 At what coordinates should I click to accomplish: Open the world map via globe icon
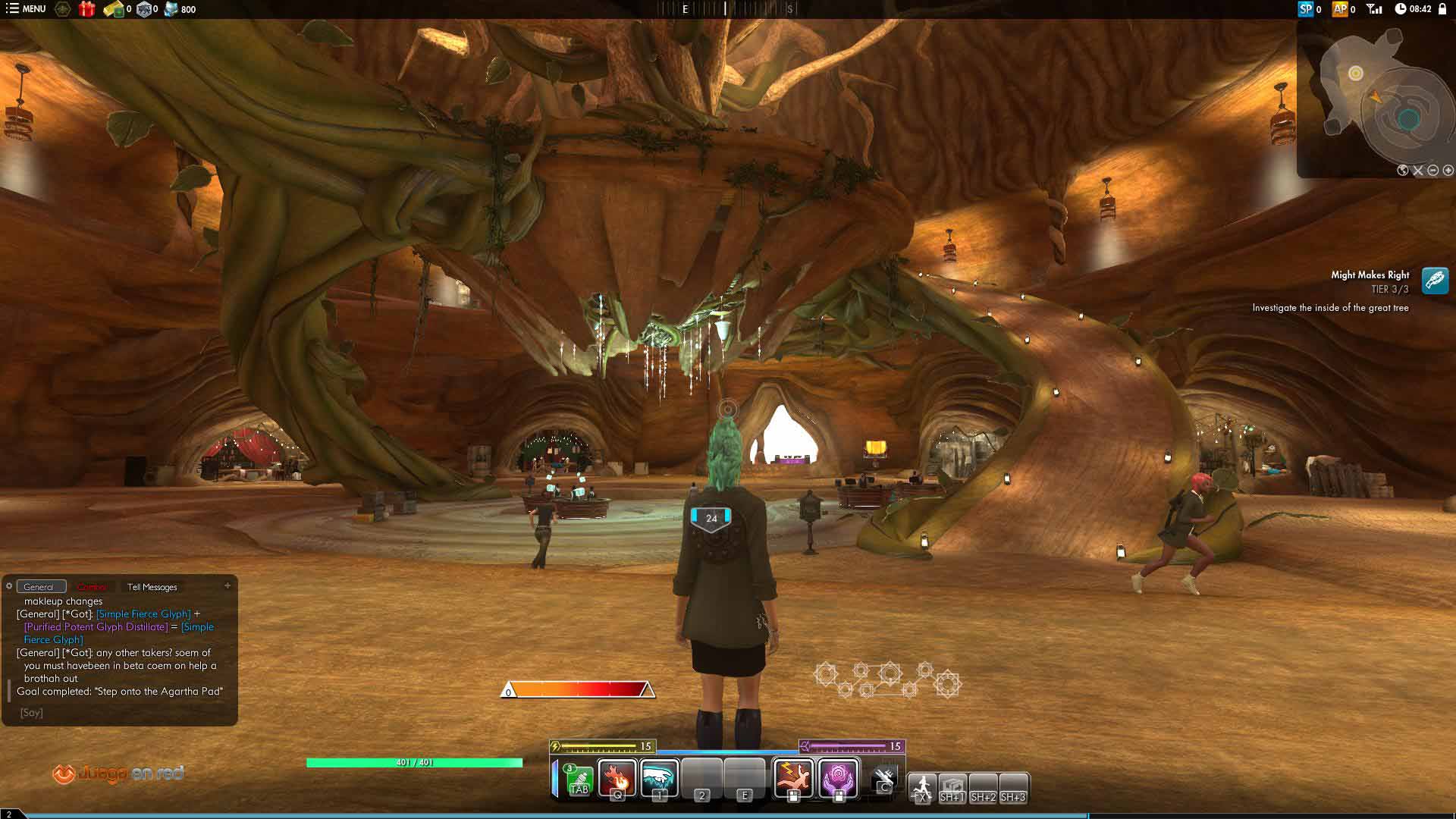point(1403,171)
